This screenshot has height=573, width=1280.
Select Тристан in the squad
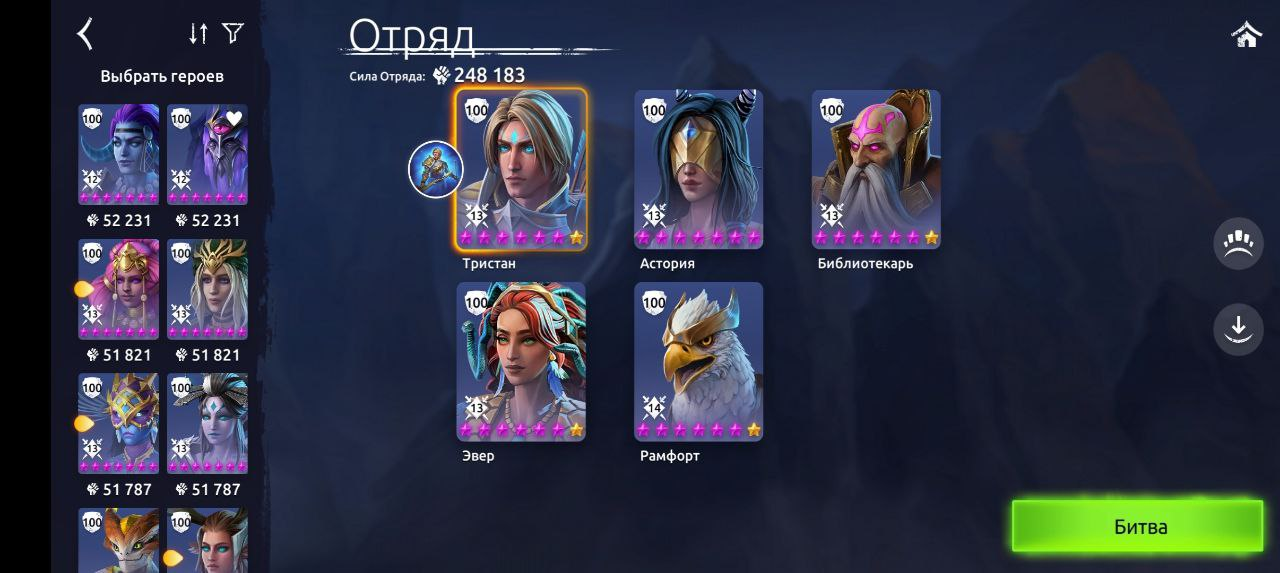[x=521, y=168]
